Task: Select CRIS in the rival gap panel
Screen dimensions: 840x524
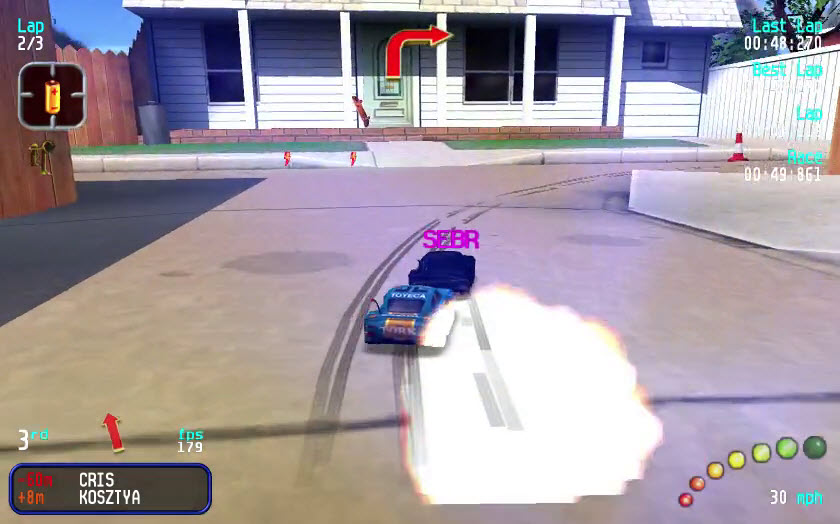Action: [x=96, y=480]
